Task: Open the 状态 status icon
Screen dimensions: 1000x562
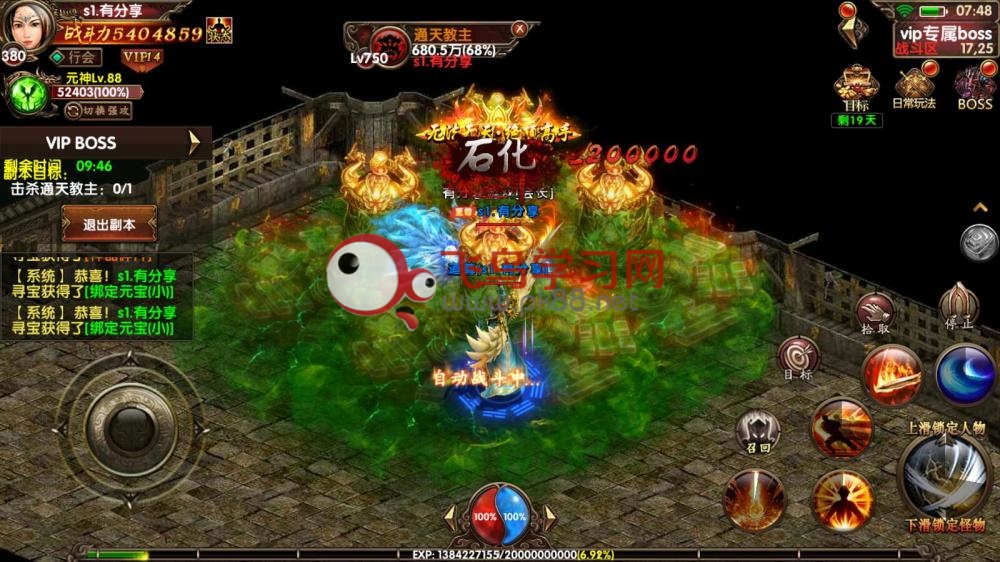Action: pos(219,30)
